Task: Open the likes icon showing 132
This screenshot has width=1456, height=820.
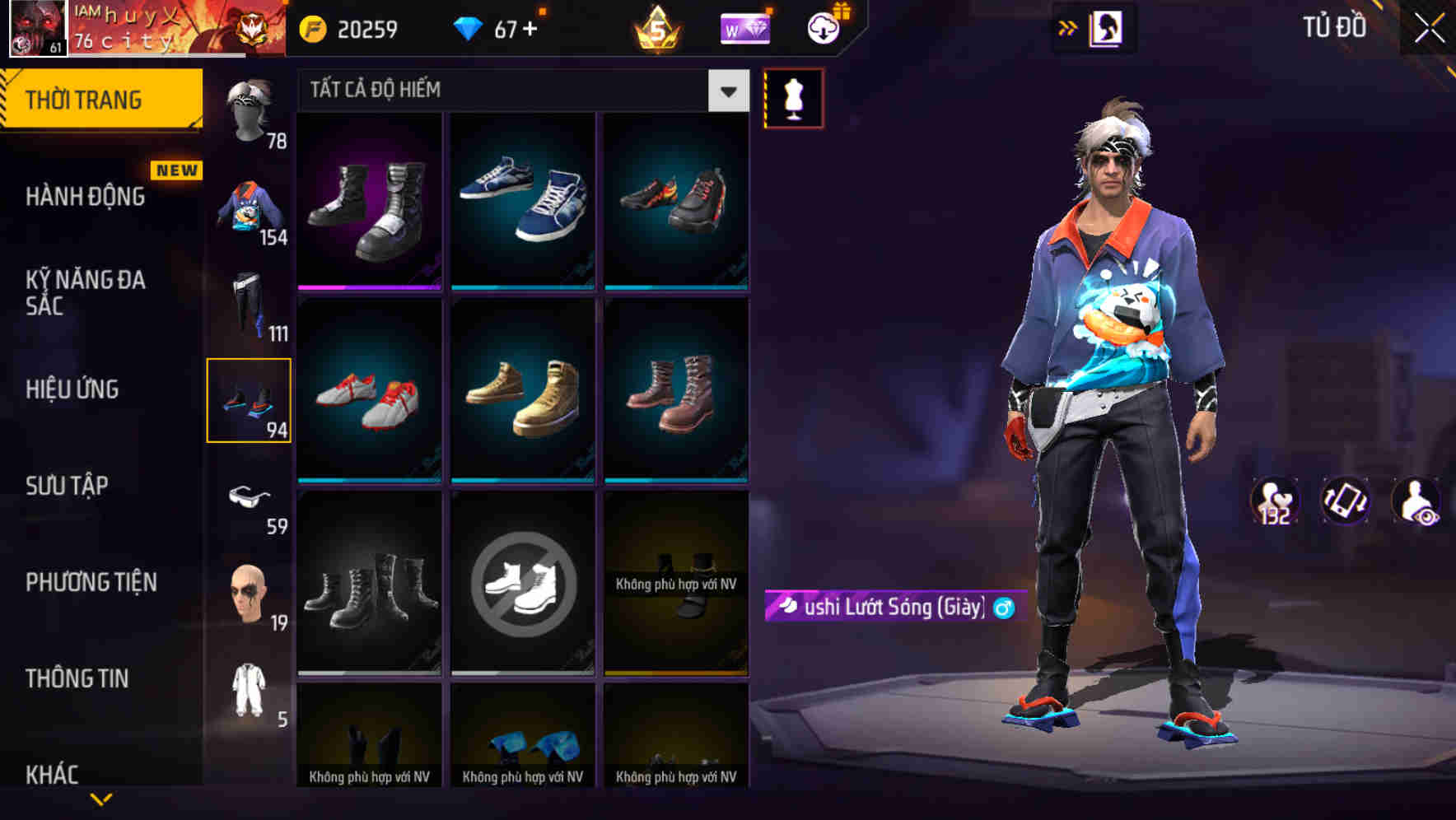Action: 1272,502
